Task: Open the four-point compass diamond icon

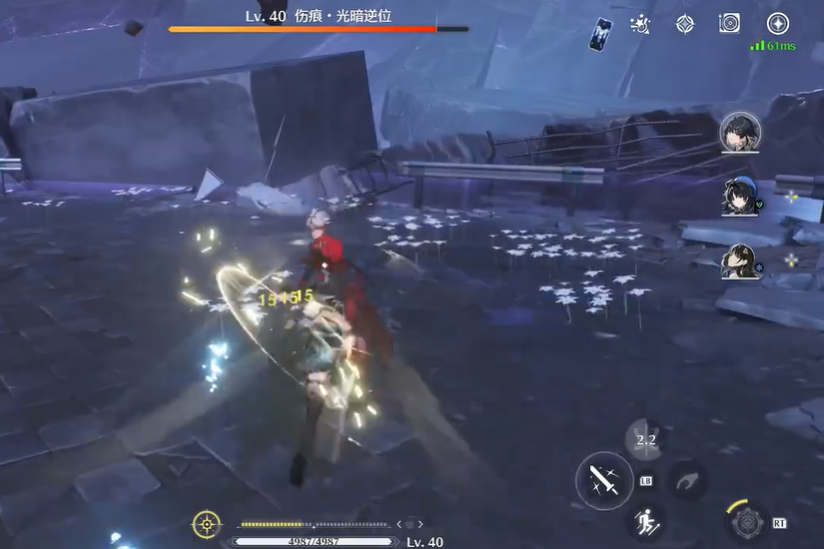Action: coord(685,24)
